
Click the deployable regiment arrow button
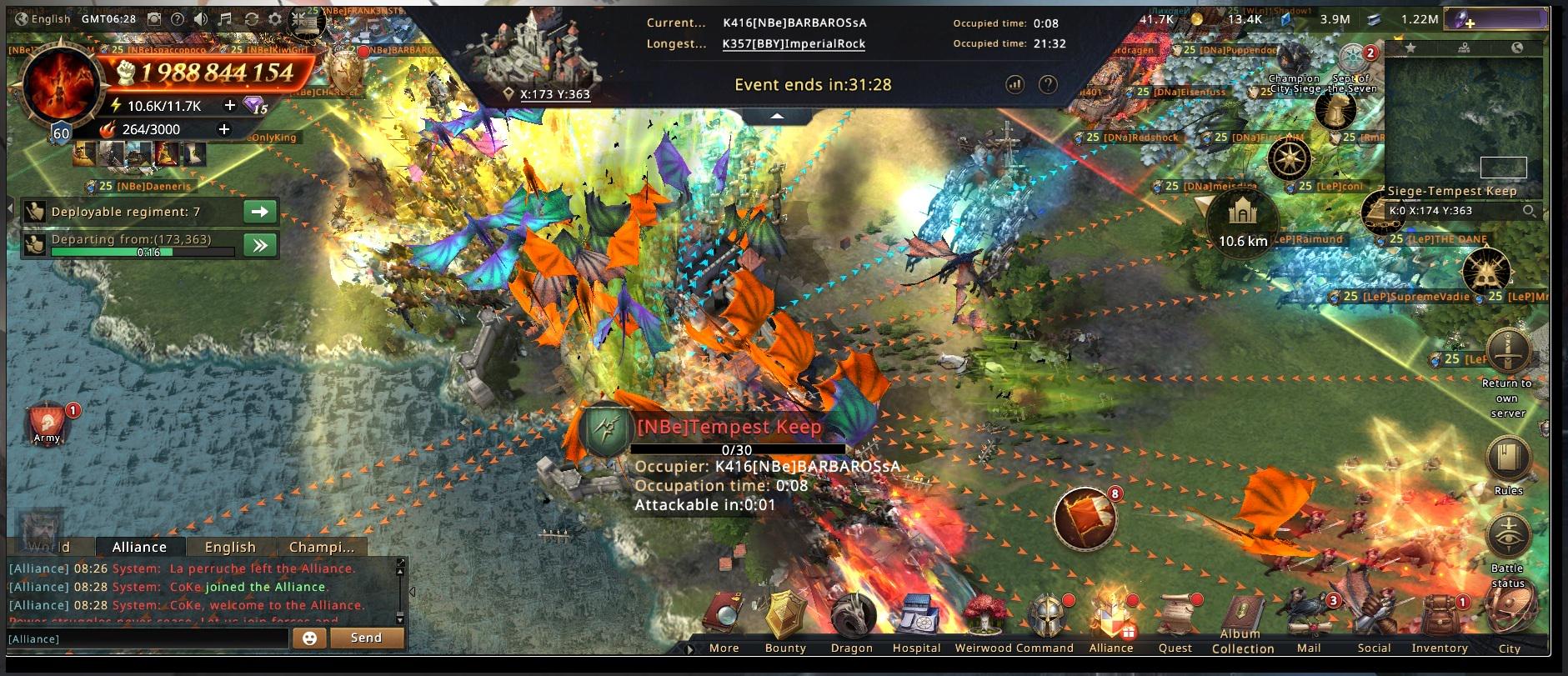[x=260, y=212]
